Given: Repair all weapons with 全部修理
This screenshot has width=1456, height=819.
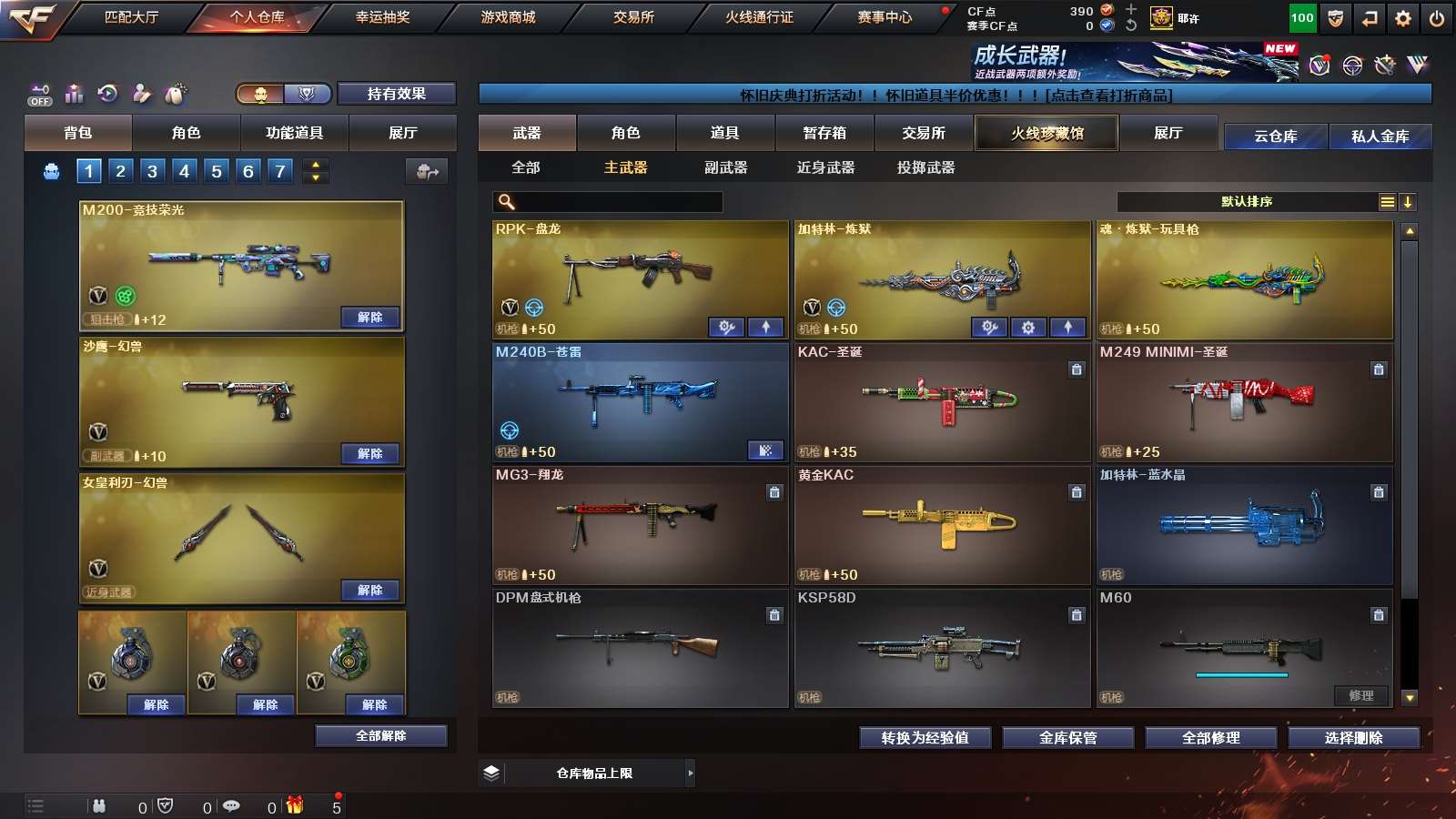Looking at the screenshot, I should coord(1210,738).
